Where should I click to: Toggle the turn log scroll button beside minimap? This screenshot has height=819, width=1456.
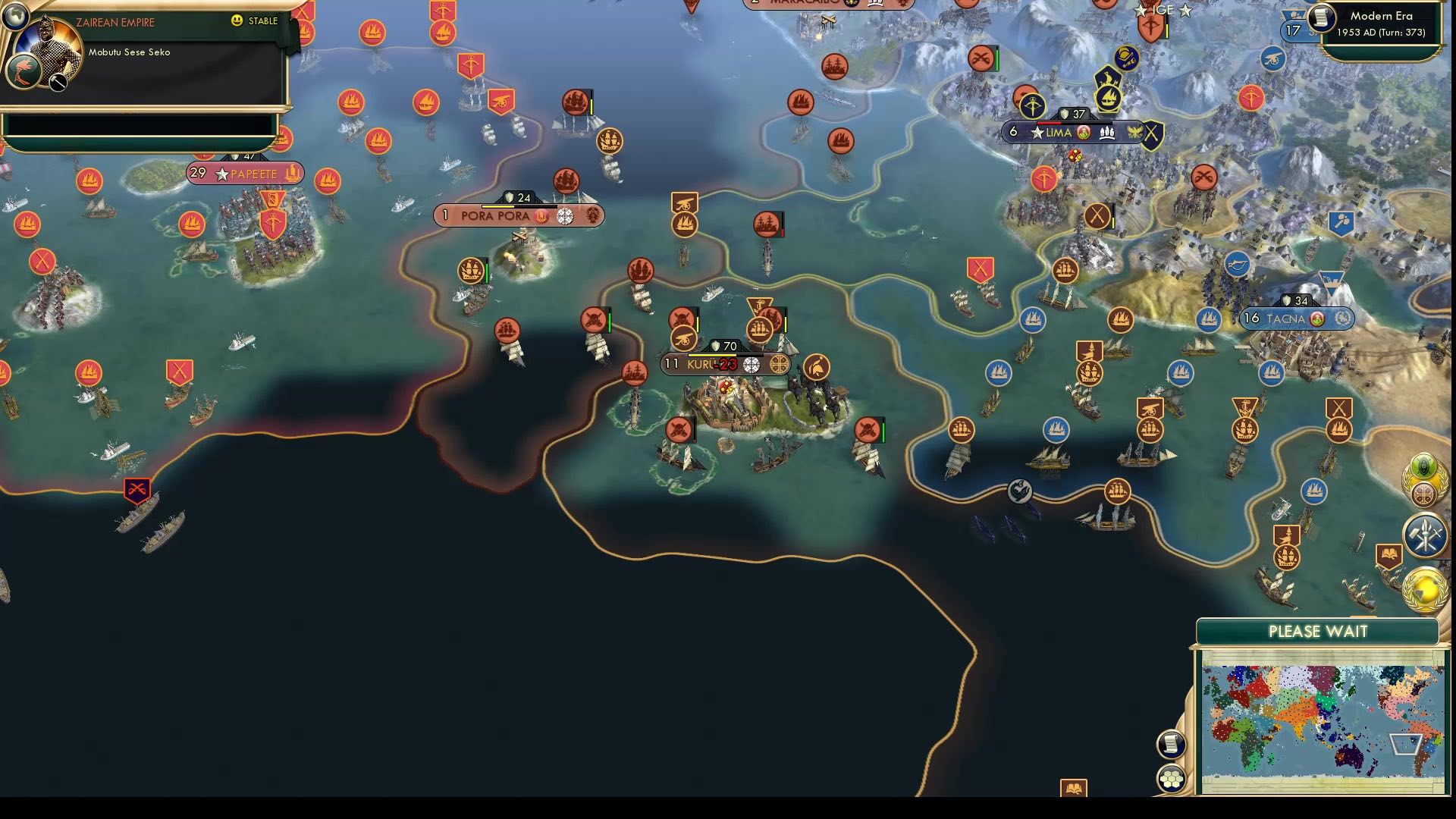click(x=1172, y=744)
